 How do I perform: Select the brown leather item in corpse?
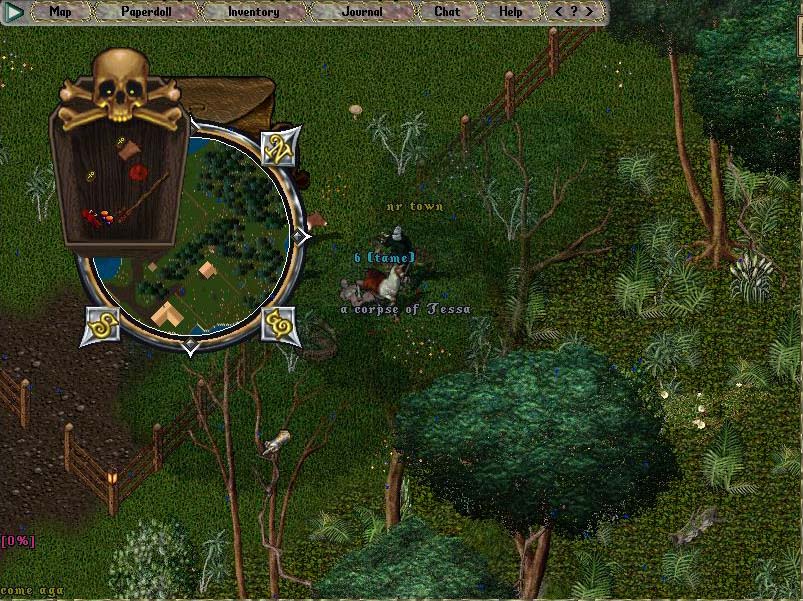(128, 151)
